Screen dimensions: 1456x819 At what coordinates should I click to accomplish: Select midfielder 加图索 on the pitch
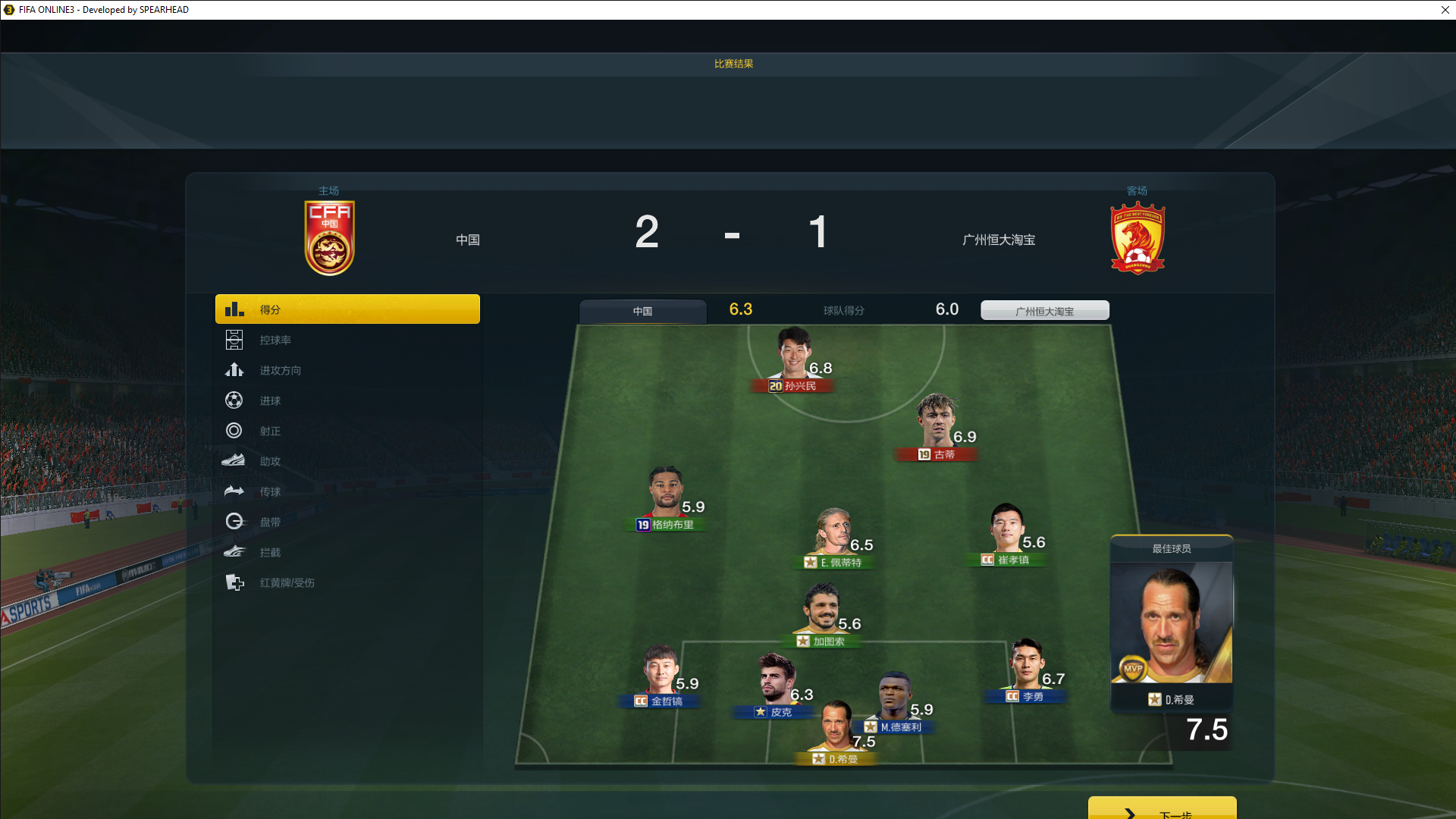[821, 611]
